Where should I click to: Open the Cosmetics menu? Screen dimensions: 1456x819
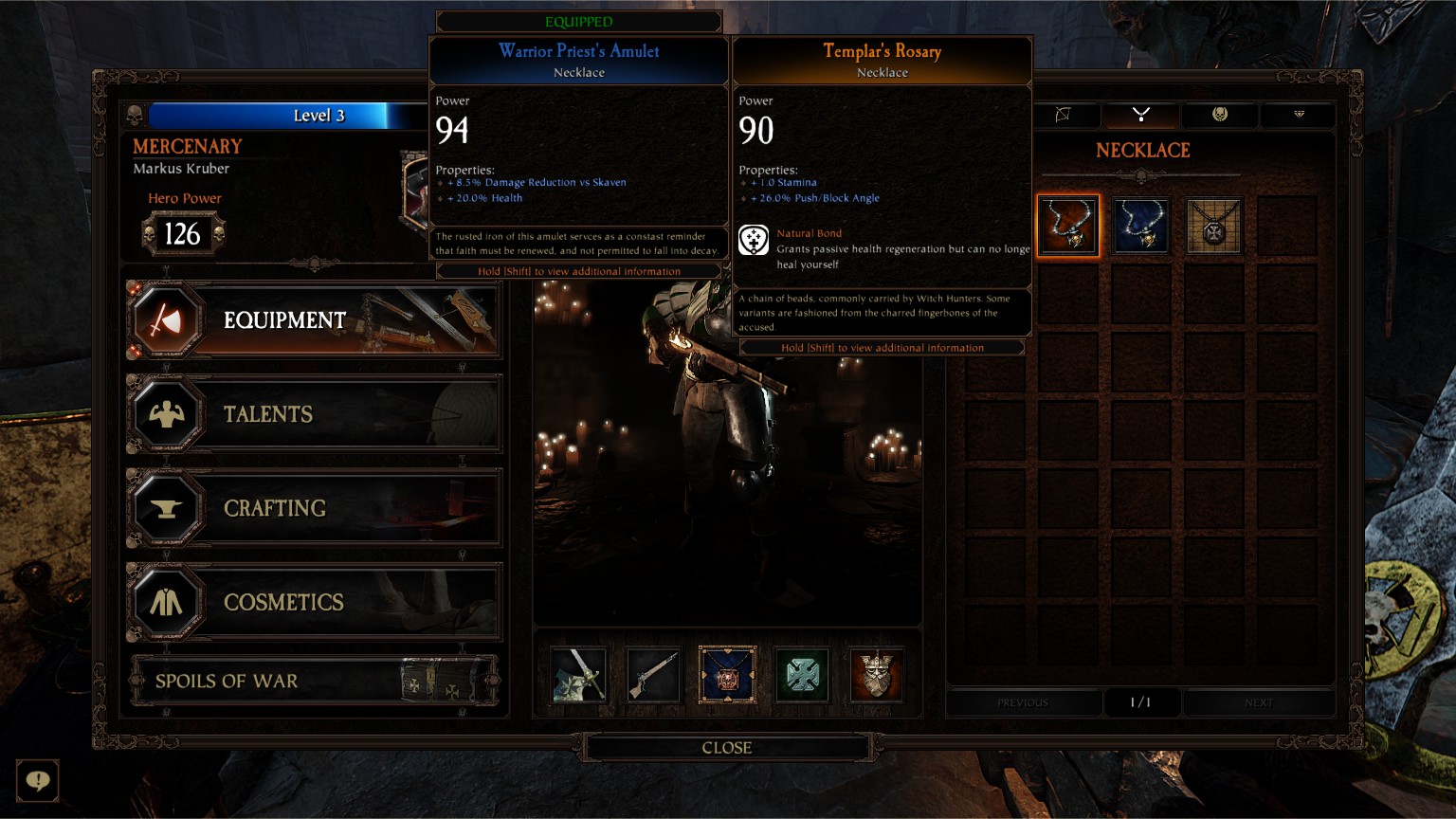tap(313, 602)
